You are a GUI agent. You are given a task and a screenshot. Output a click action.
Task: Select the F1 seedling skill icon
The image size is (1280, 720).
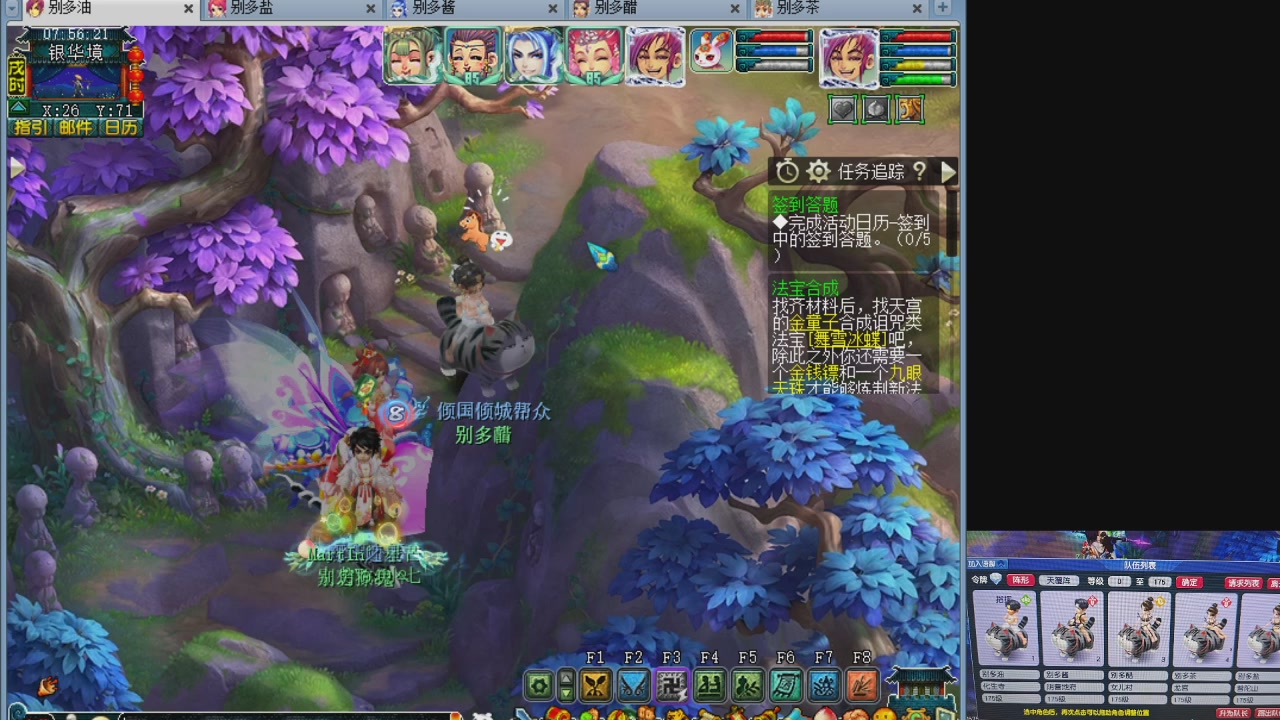coord(595,687)
